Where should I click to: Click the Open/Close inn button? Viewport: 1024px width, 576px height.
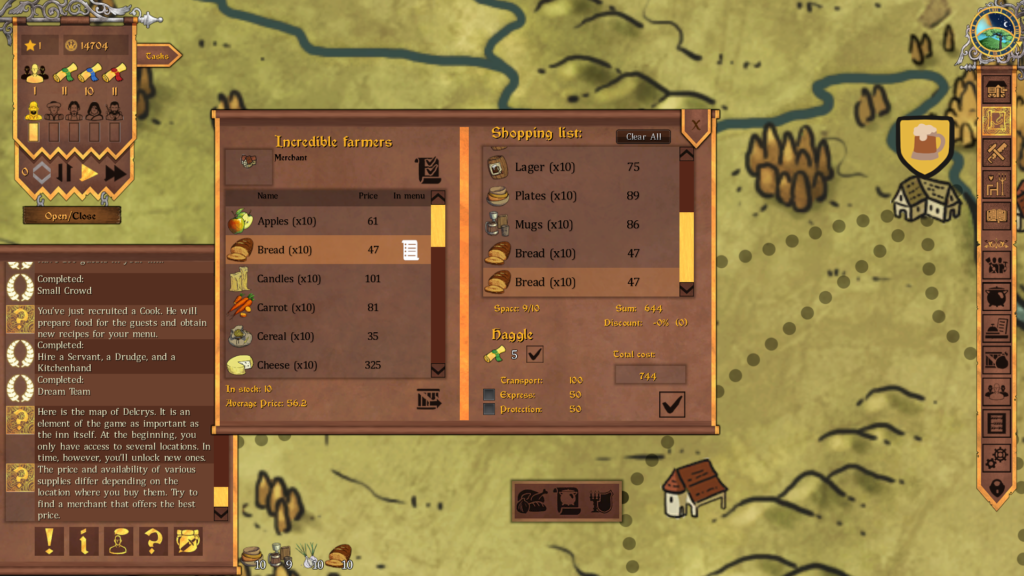coord(71,215)
